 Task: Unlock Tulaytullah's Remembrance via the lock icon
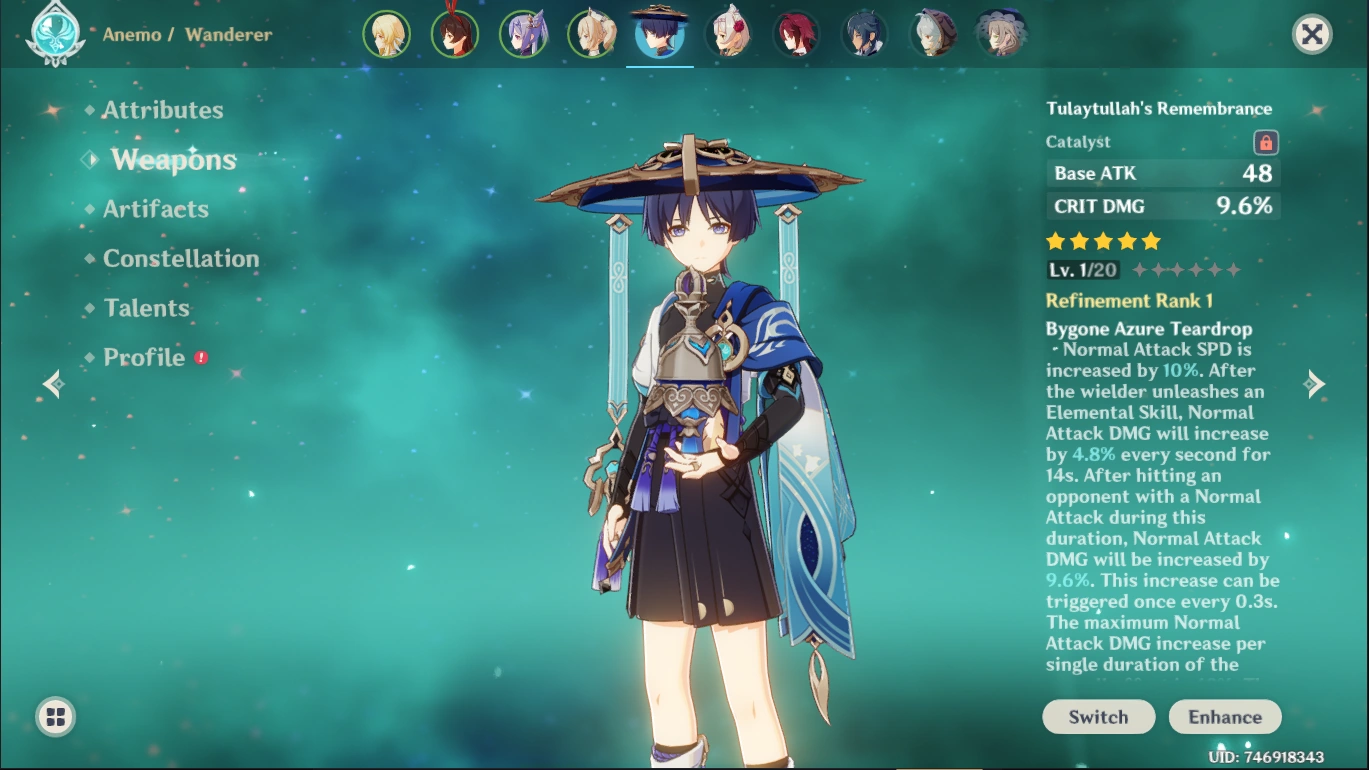1265,142
